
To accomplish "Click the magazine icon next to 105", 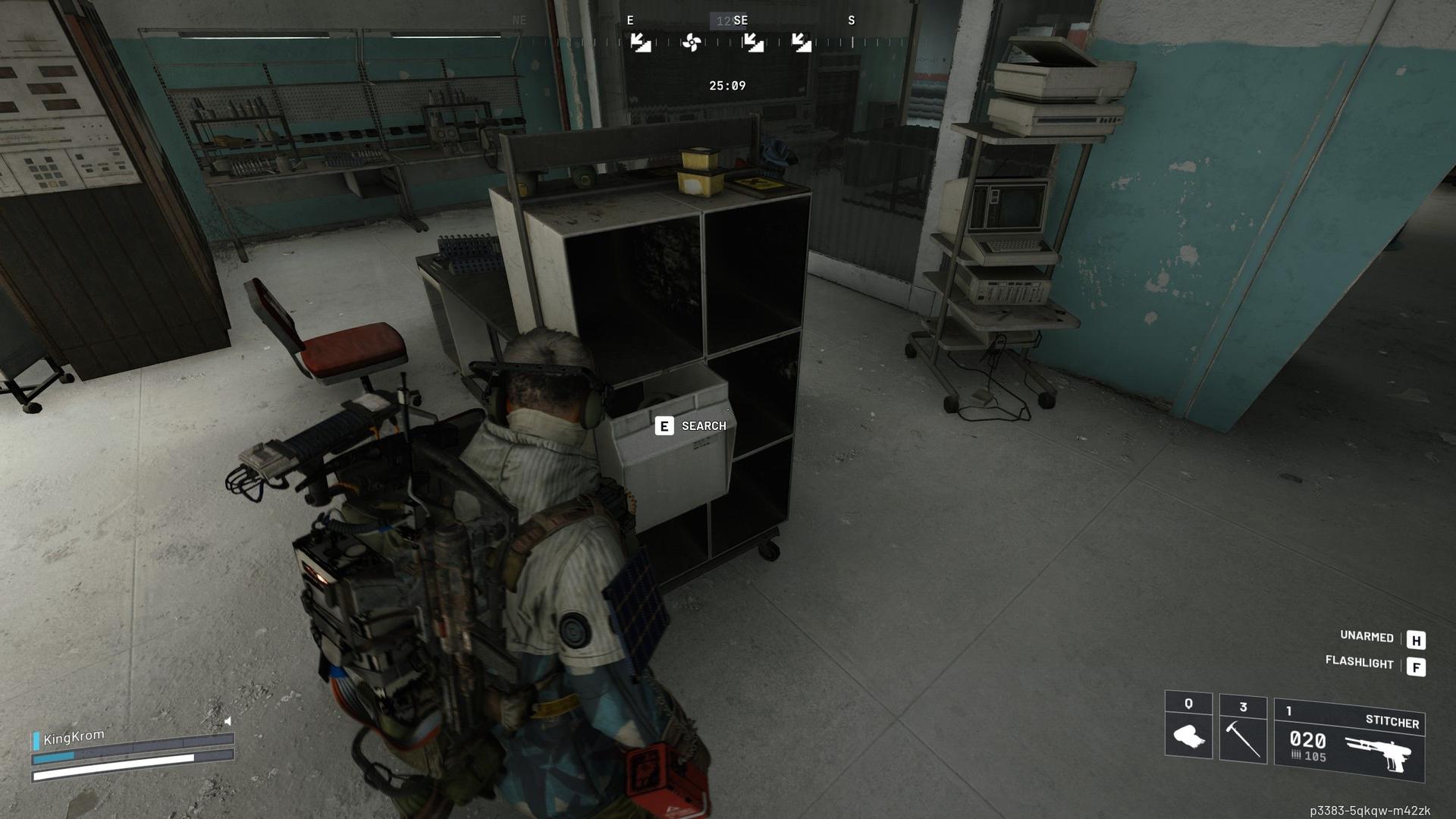I will [1296, 754].
